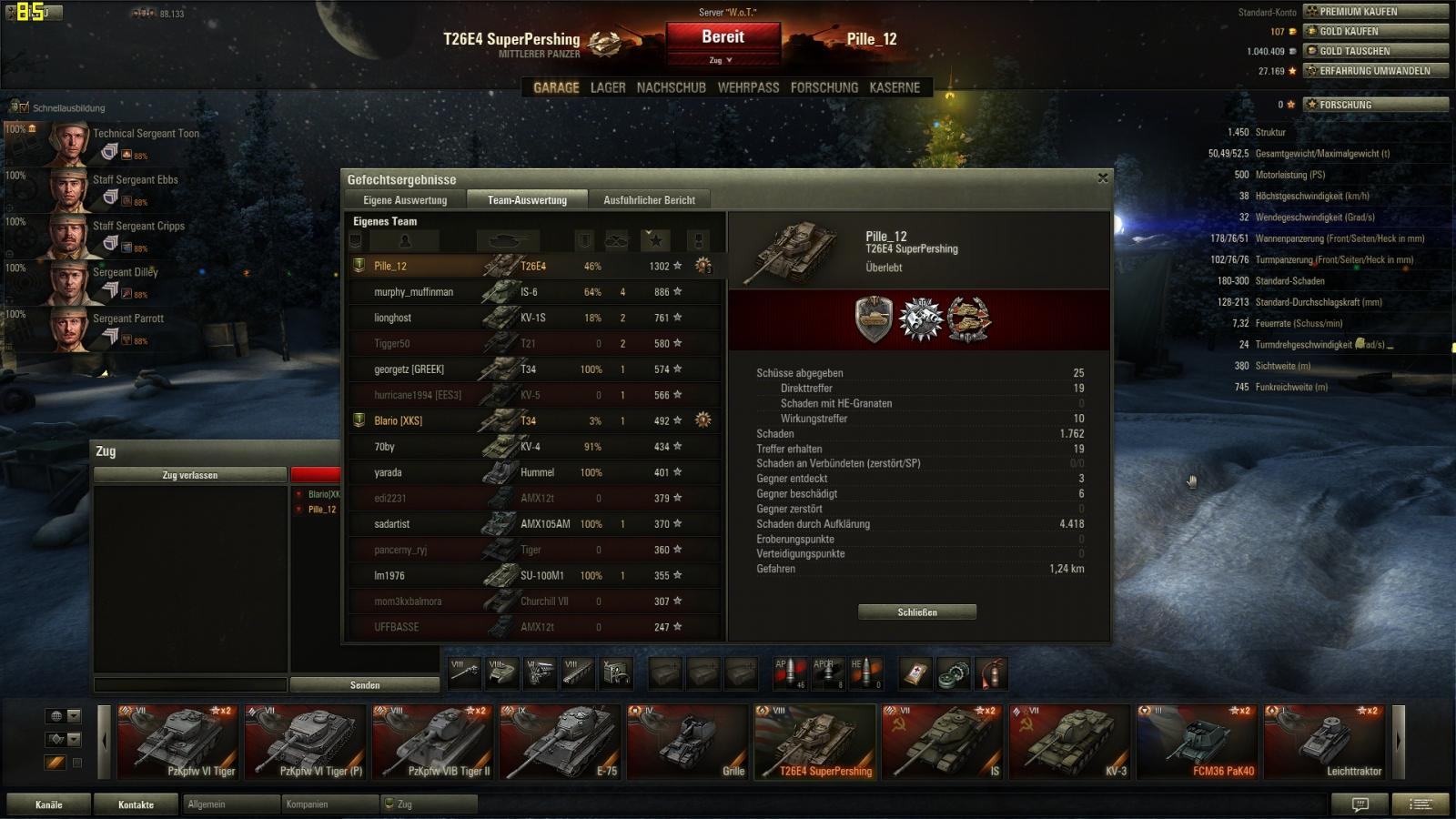The width and height of the screenshot is (1456, 819).
Task: Click Zug verlassen to leave platoon
Action: pyautogui.click(x=190, y=475)
